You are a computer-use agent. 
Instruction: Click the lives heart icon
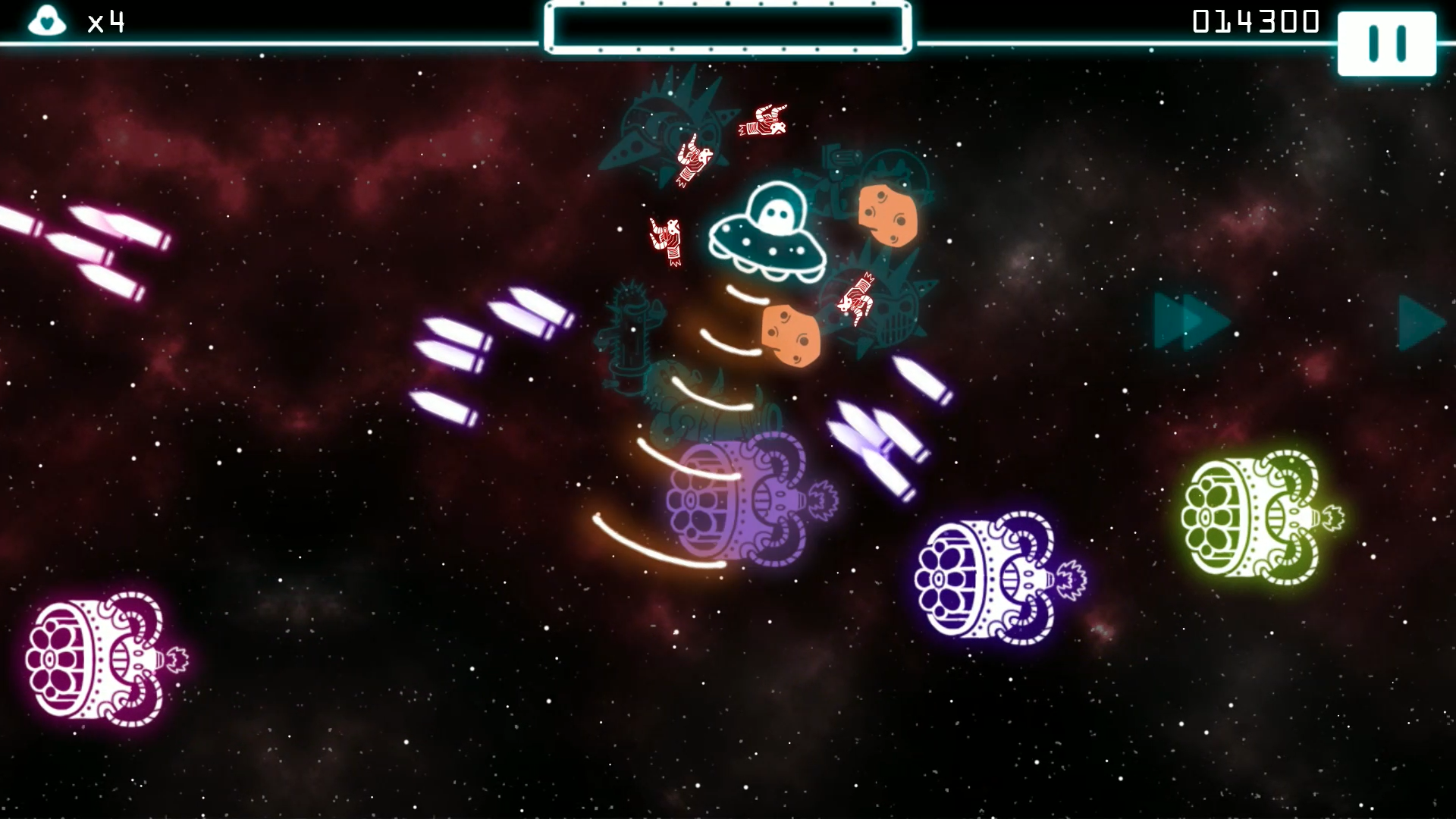[x=47, y=21]
